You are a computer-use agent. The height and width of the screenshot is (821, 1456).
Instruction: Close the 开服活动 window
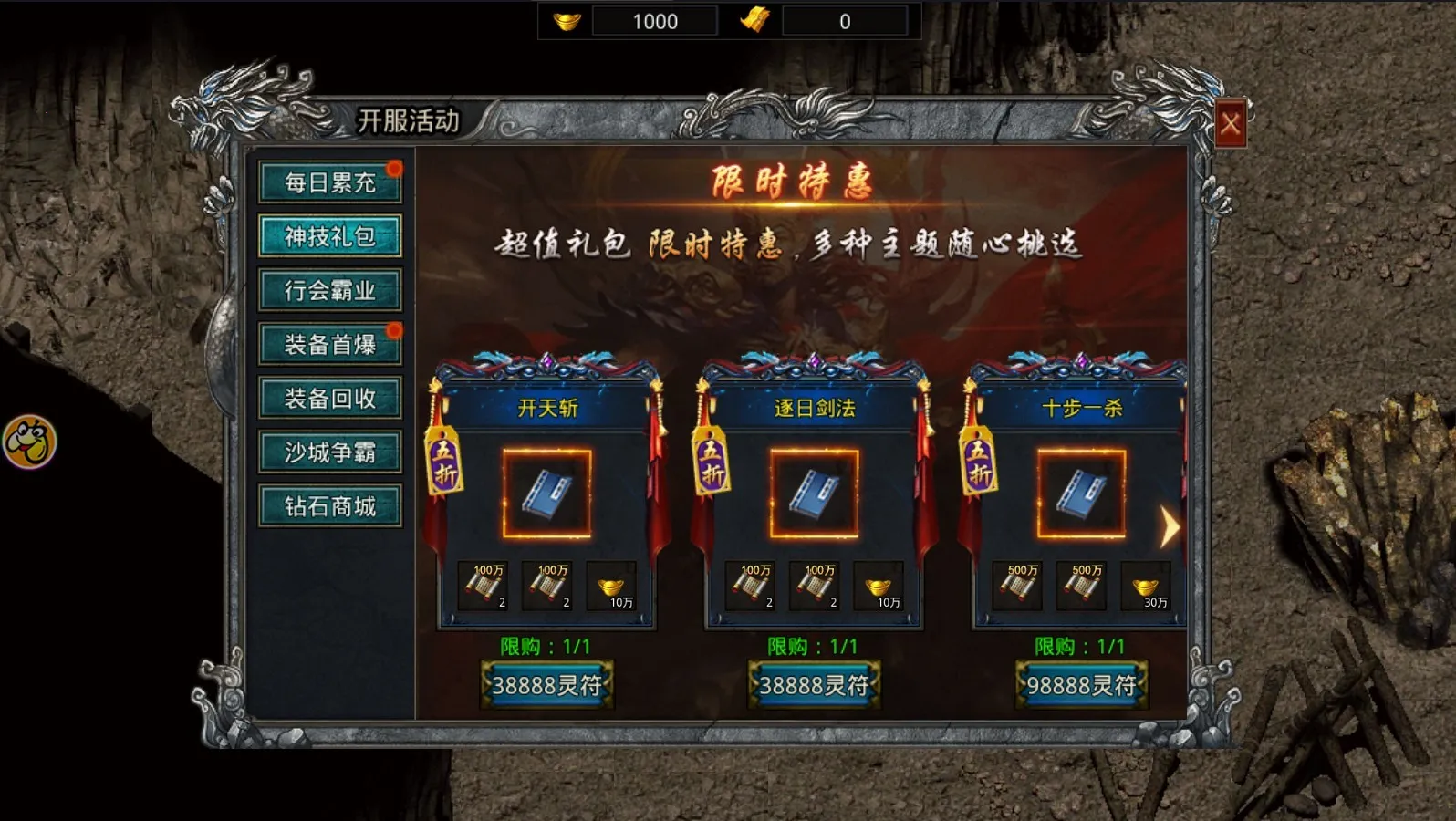pyautogui.click(x=1230, y=123)
